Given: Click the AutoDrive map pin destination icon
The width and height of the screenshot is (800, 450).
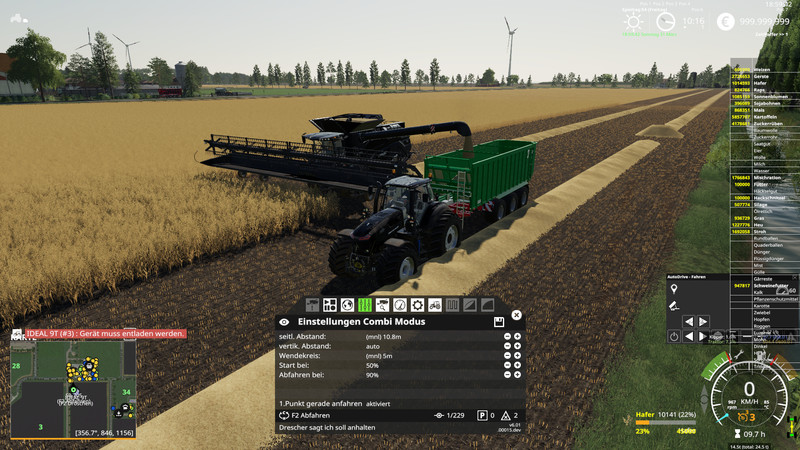Looking at the screenshot, I should [674, 289].
